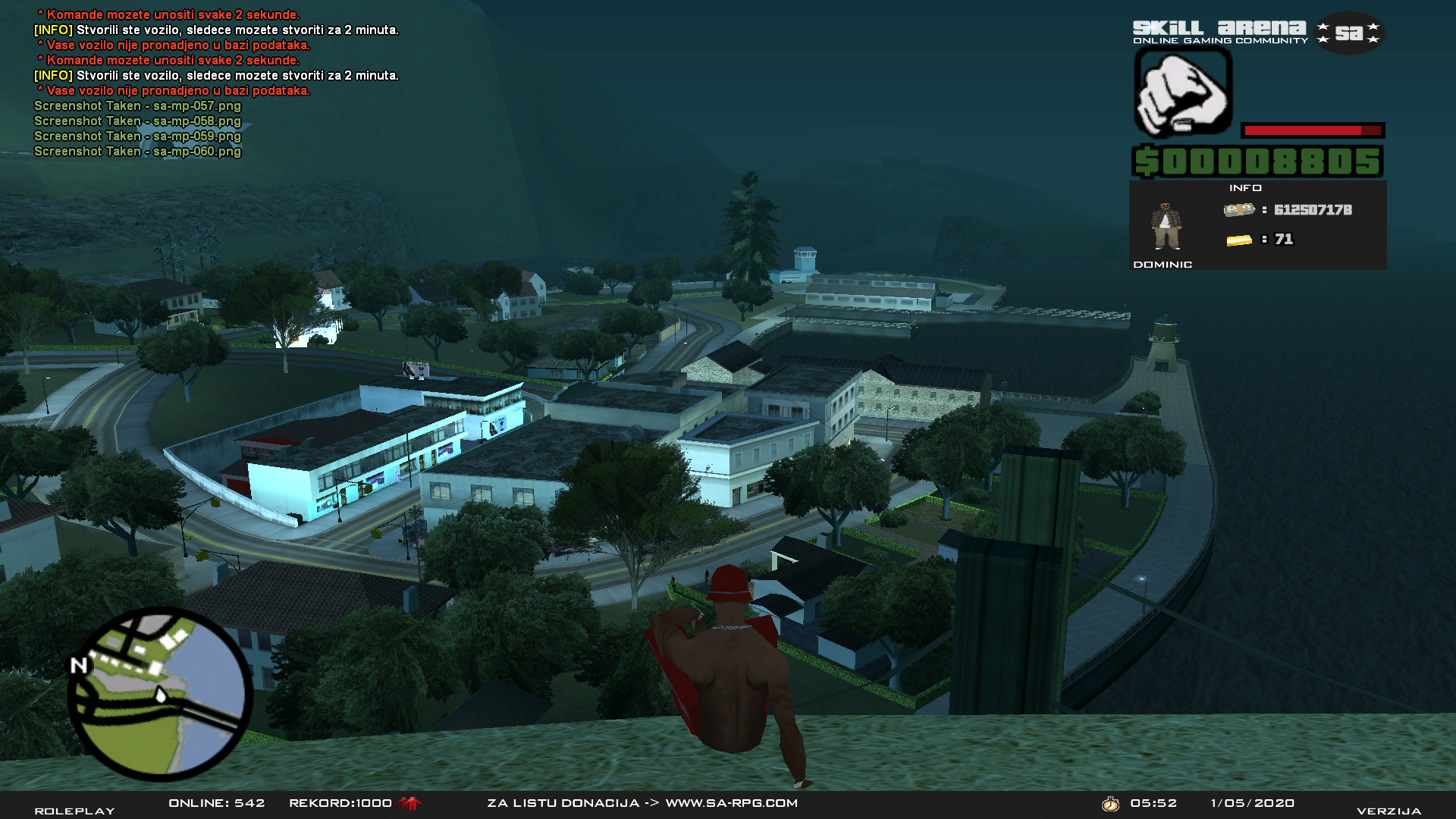Image resolution: width=1456 pixels, height=819 pixels.
Task: Click the circular radar minimap
Action: [160, 694]
